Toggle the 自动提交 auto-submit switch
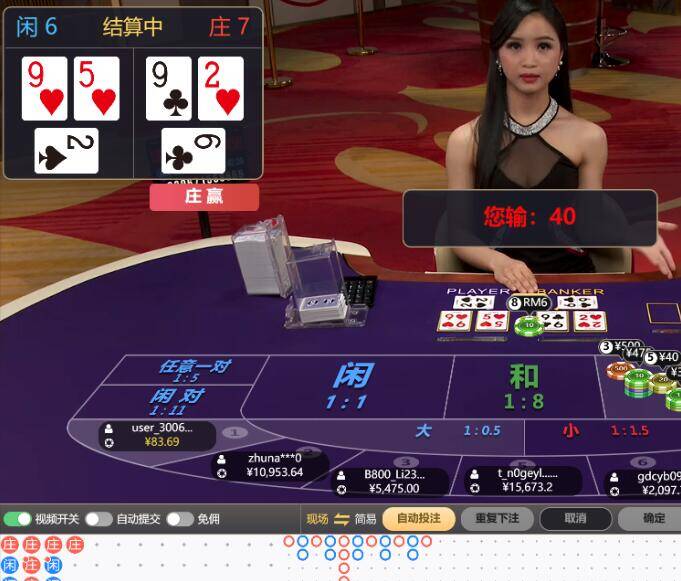The height and width of the screenshot is (581, 681). (x=98, y=519)
